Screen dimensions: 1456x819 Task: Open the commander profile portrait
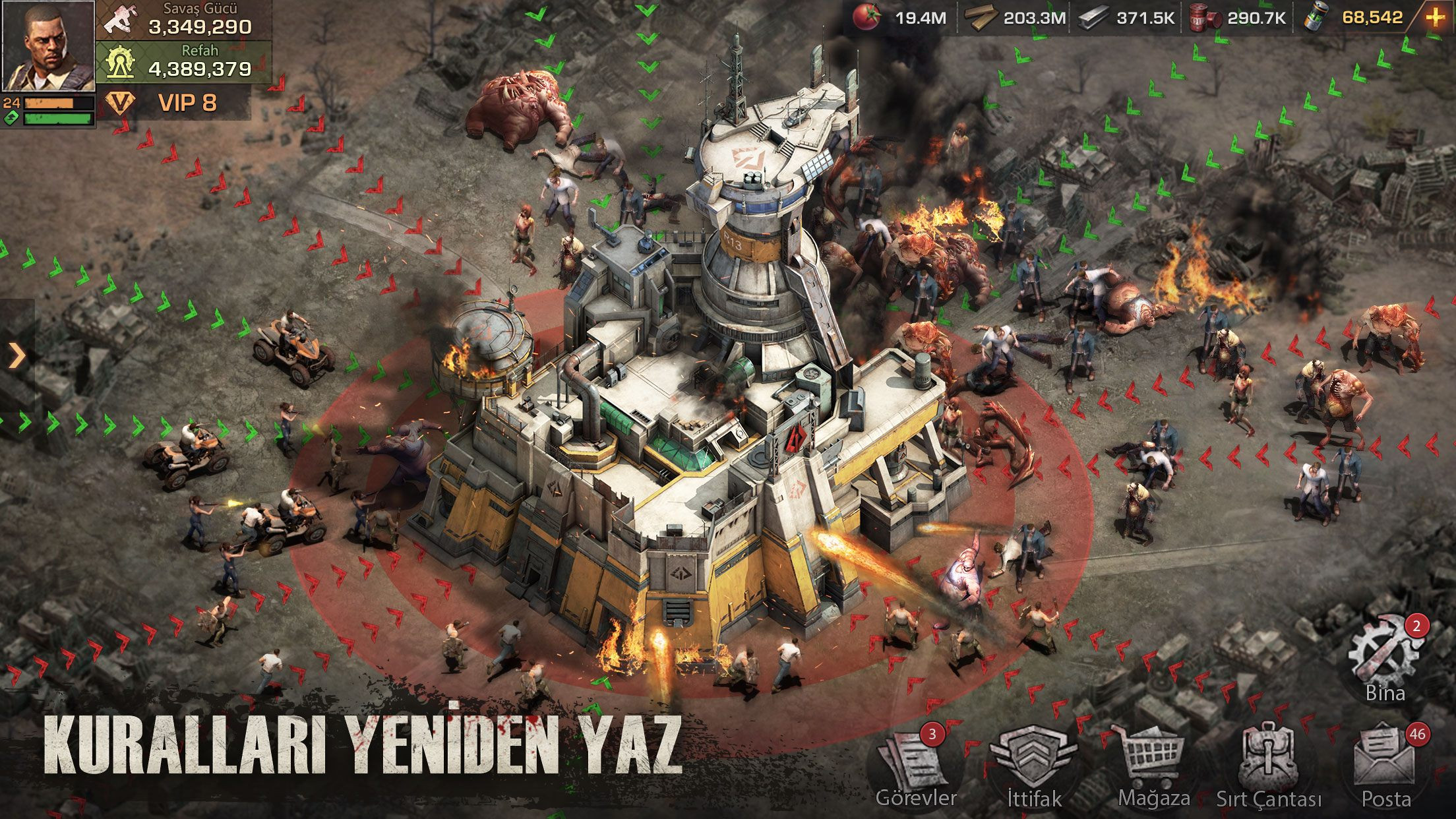(47, 47)
